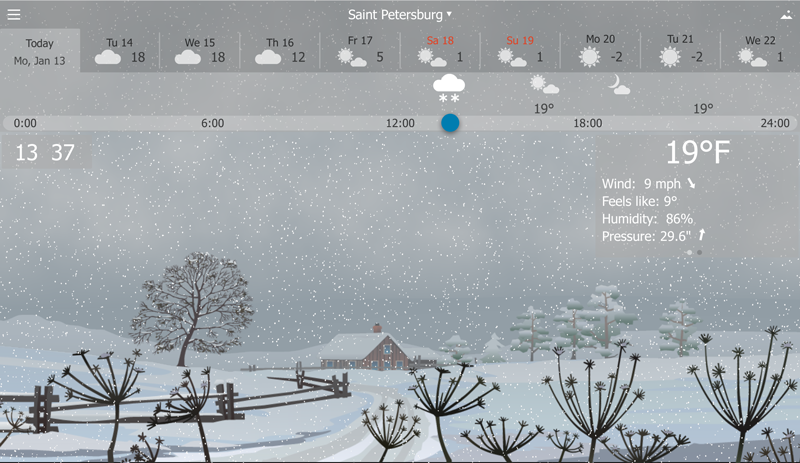
Task: Open the hamburger menu
Action: point(14,14)
